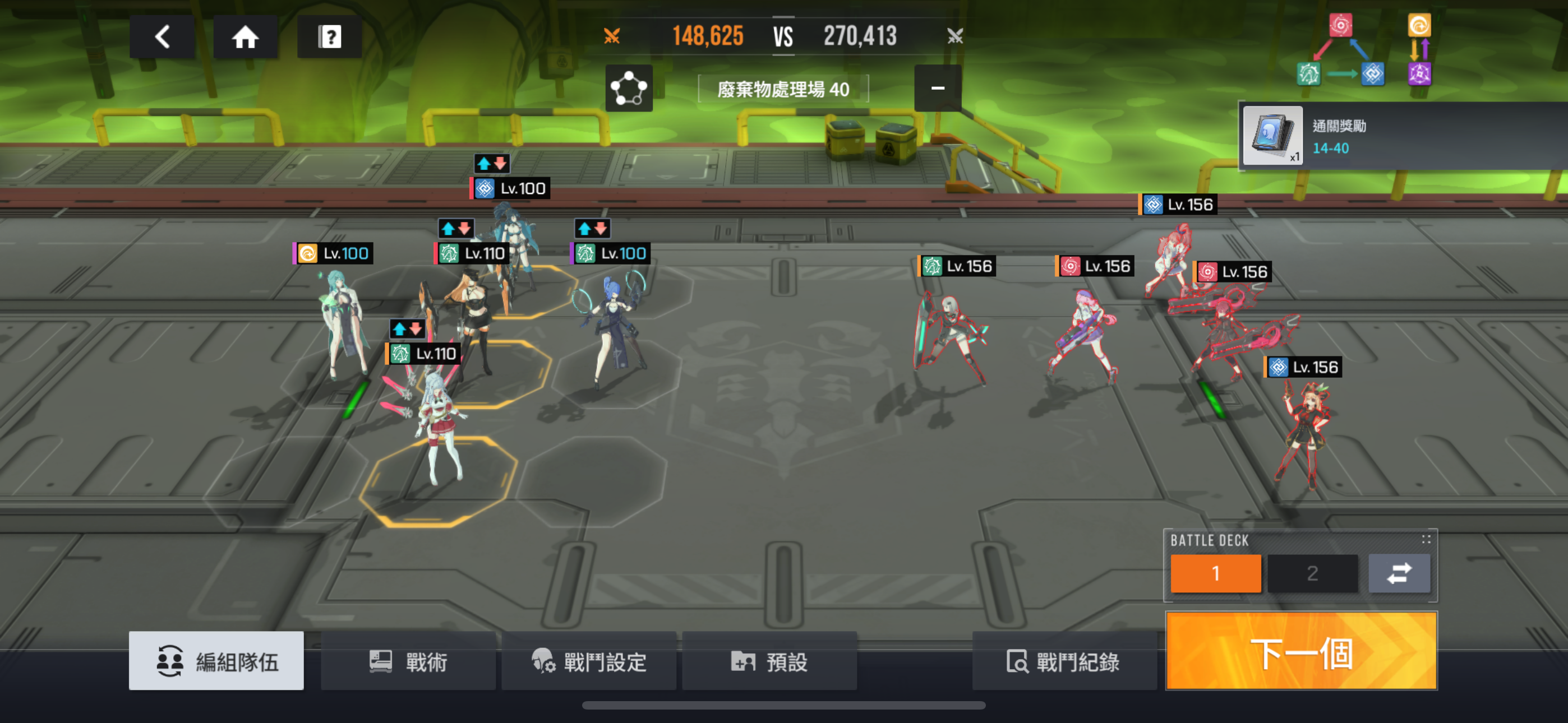
Task: Open the question mark help guide
Action: tap(329, 37)
